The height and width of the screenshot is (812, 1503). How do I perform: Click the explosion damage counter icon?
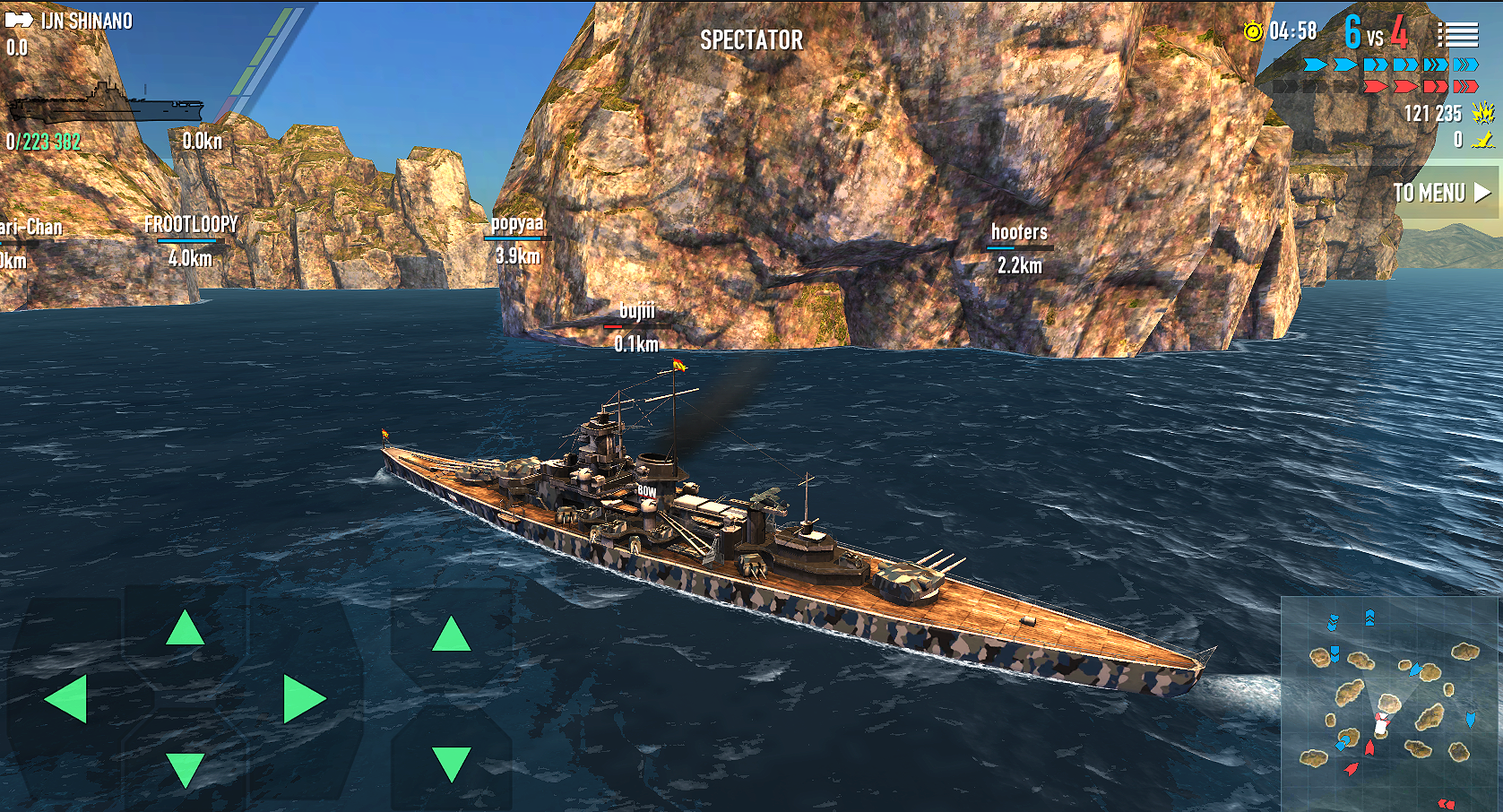point(1482,113)
